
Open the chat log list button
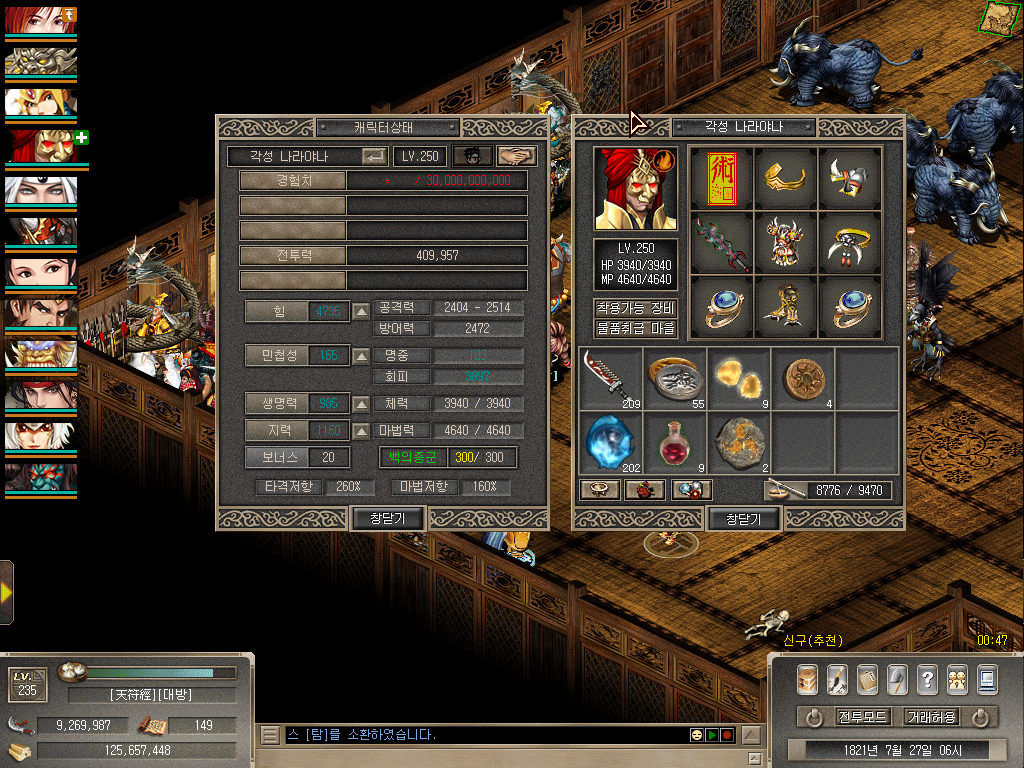point(270,735)
